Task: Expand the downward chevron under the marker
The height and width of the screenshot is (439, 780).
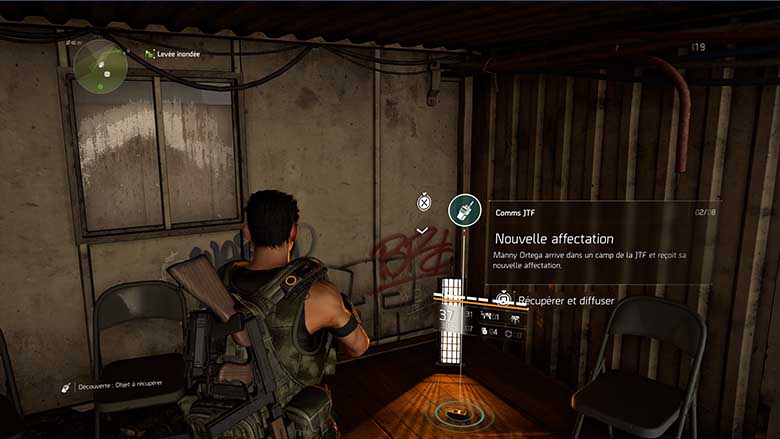Action: tap(423, 230)
